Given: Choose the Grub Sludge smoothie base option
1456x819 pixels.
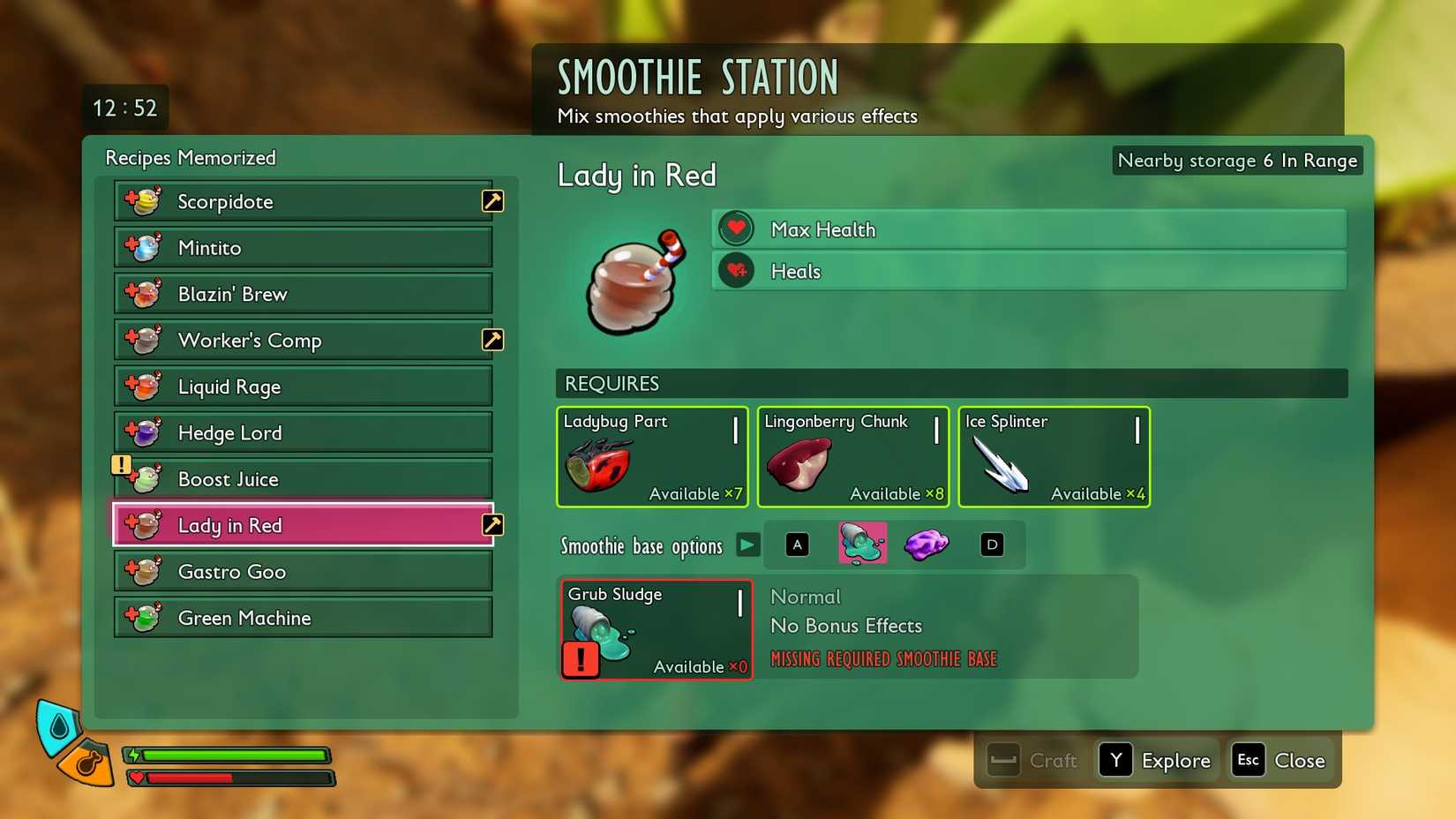Looking at the screenshot, I should 862,544.
